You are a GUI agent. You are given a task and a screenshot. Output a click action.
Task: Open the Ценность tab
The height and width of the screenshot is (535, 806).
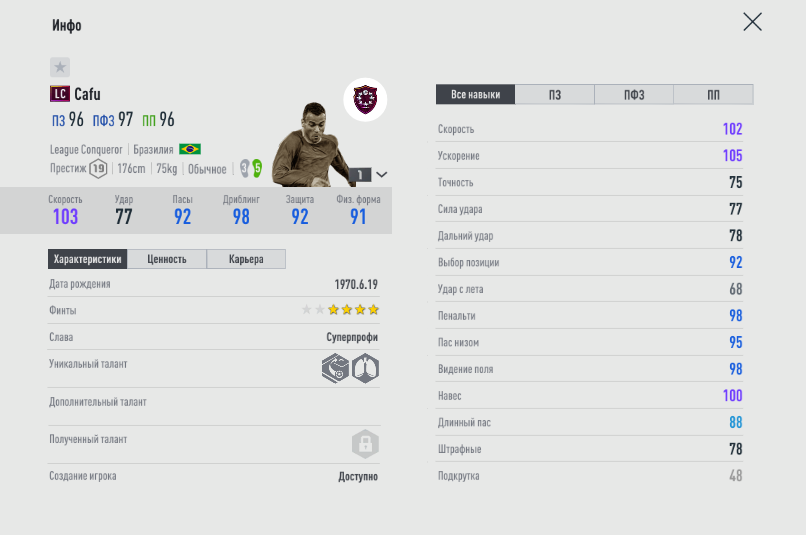167,259
